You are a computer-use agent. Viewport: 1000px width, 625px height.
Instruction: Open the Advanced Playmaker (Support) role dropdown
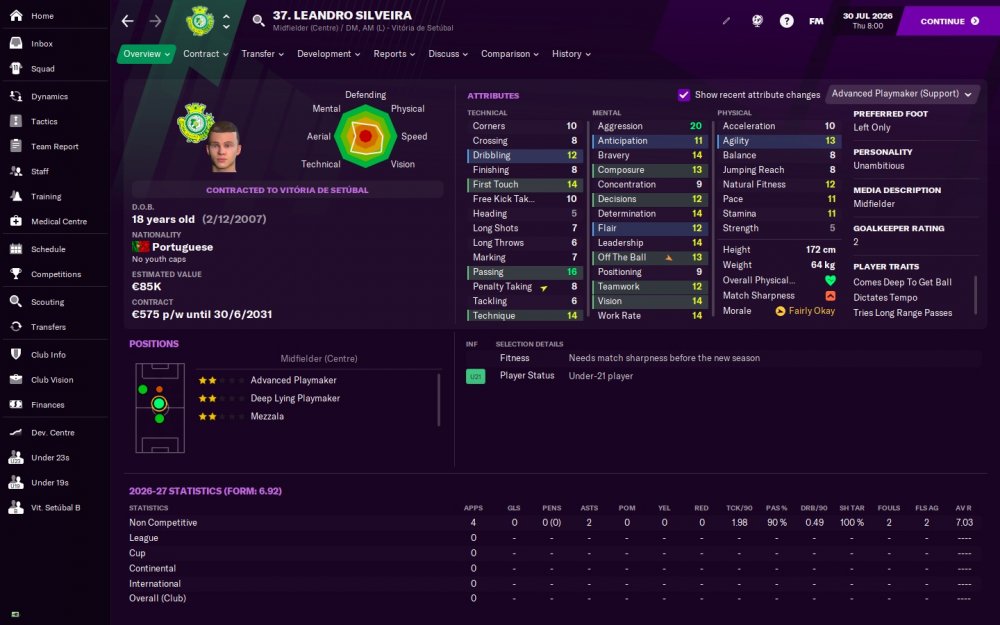pos(902,94)
